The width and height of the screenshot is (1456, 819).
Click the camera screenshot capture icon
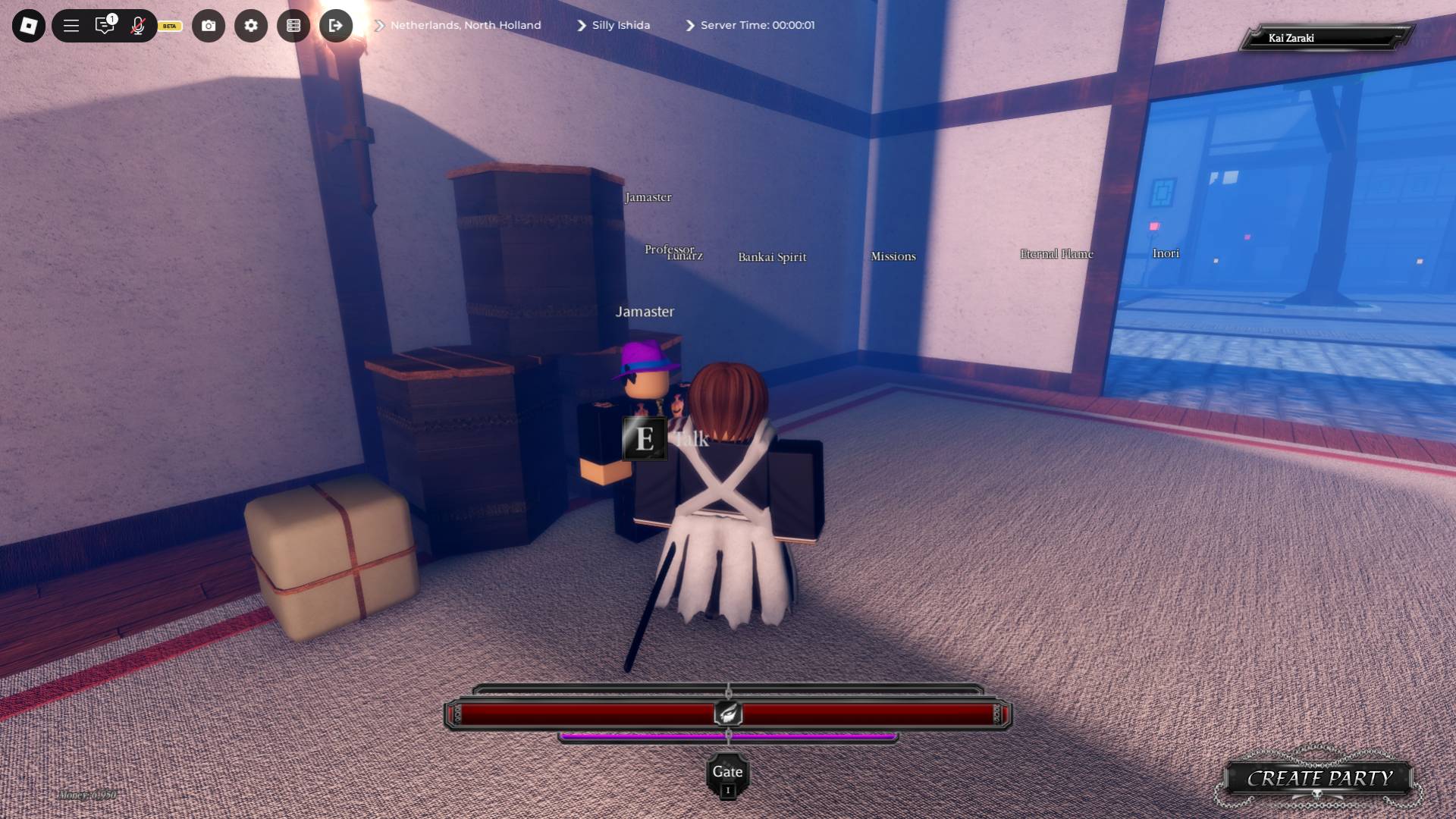coord(209,25)
